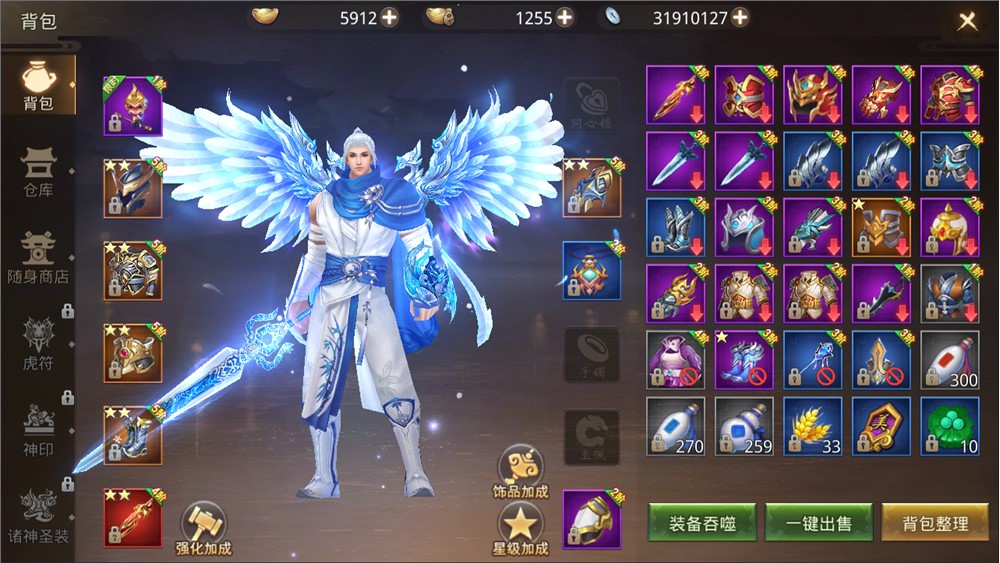The height and width of the screenshot is (563, 1000).
Task: Close the backpack window
Action: tap(967, 22)
